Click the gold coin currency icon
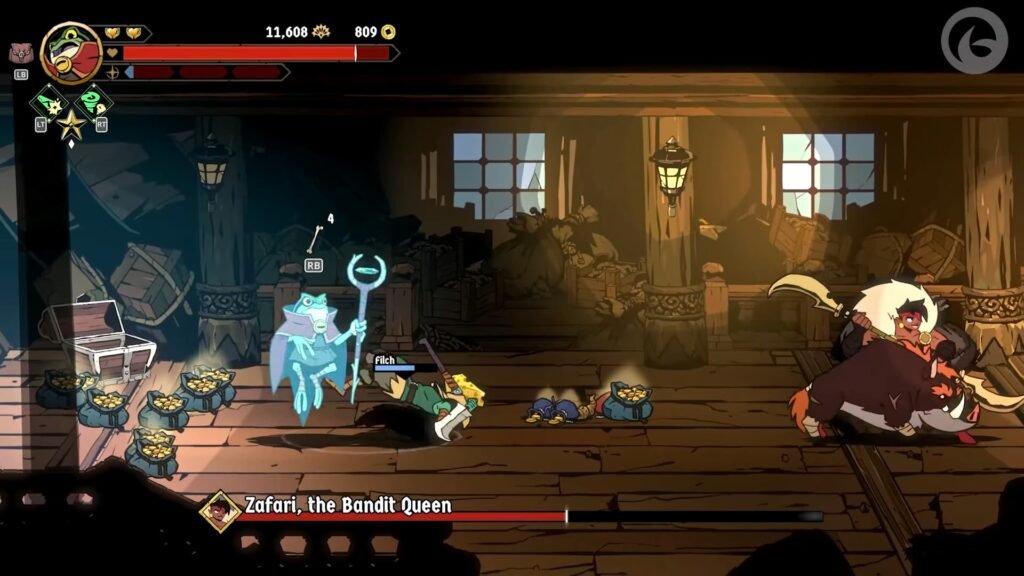This screenshot has height=576, width=1024. [x=388, y=32]
